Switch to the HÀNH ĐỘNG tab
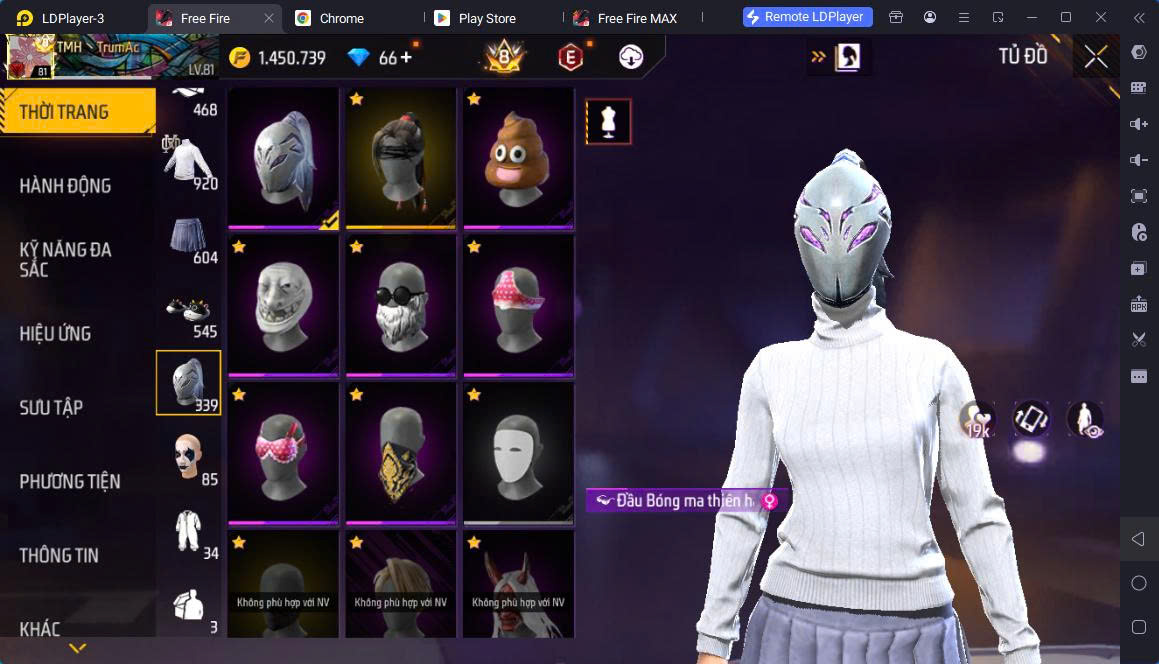Viewport: 1159px width, 664px height. point(66,186)
